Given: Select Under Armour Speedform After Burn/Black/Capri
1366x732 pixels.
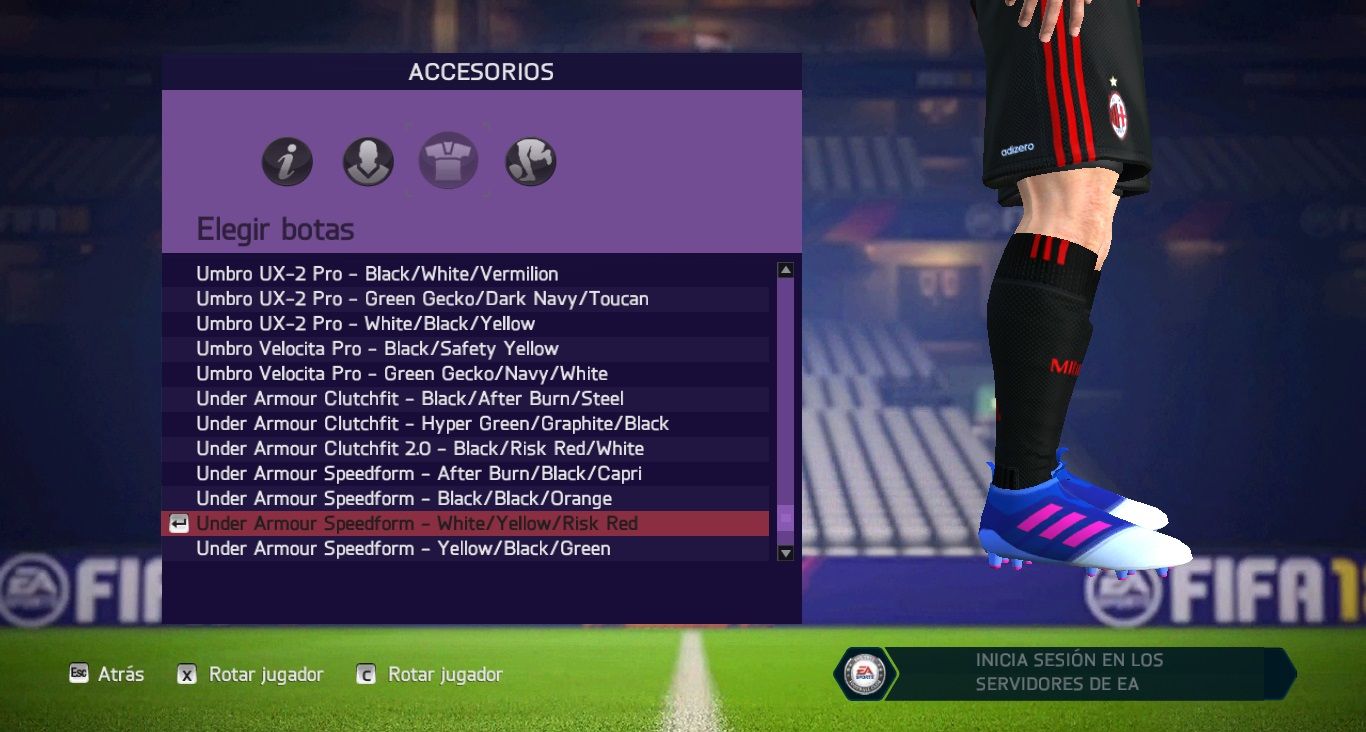Looking at the screenshot, I should point(418,474).
